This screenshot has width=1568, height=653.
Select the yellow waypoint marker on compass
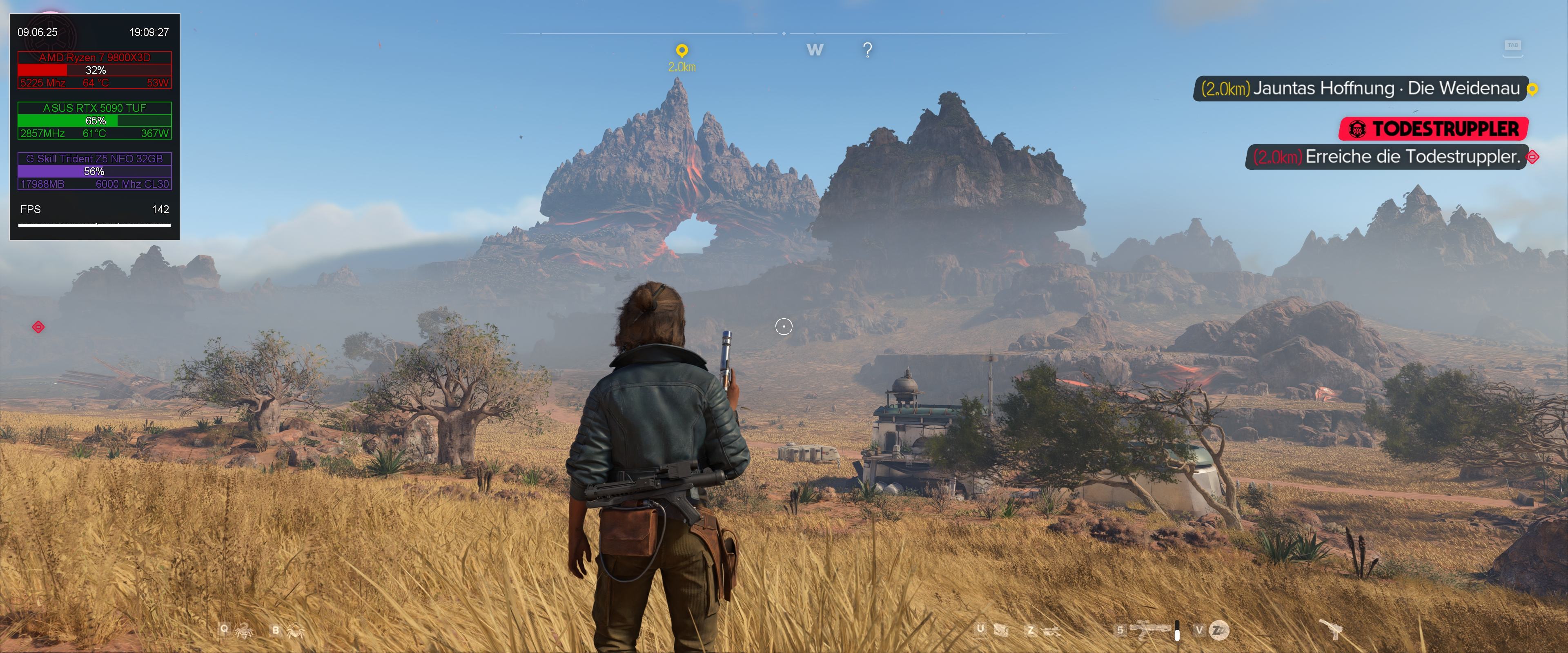(x=682, y=51)
